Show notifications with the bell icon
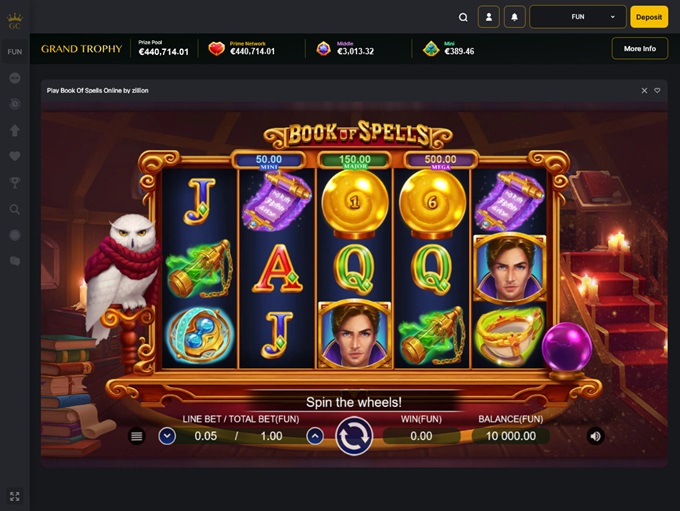The image size is (680, 511). tap(515, 17)
